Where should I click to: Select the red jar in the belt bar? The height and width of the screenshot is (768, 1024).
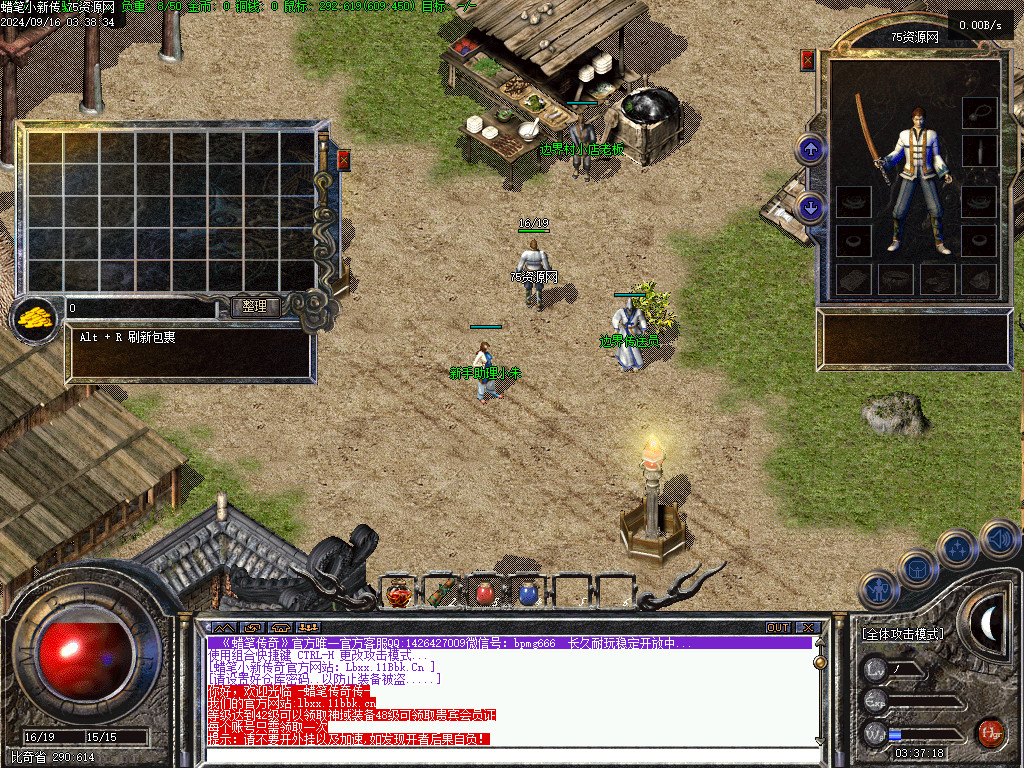[398, 593]
